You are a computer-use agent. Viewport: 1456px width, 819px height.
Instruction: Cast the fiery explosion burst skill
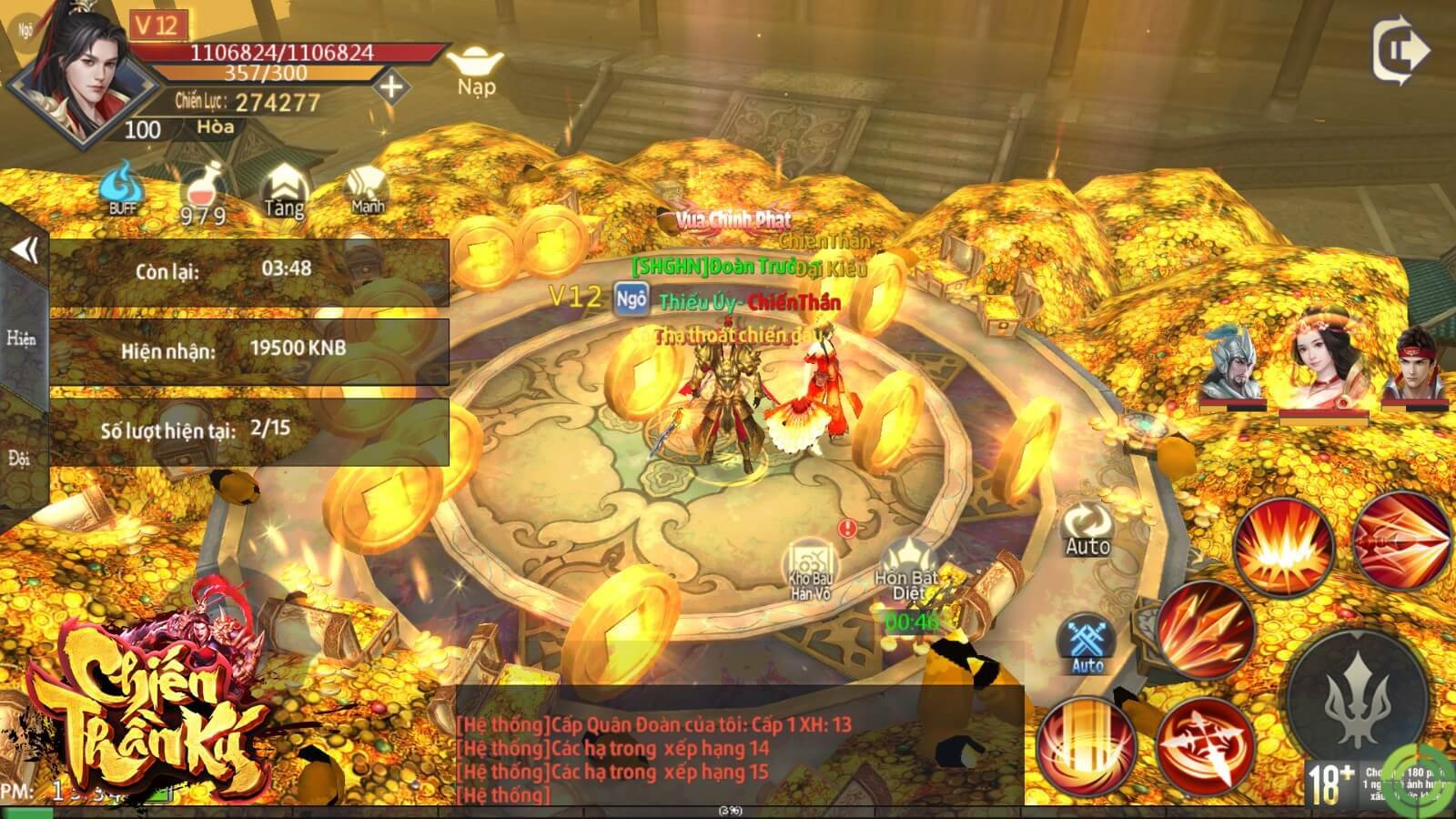[x=1283, y=547]
